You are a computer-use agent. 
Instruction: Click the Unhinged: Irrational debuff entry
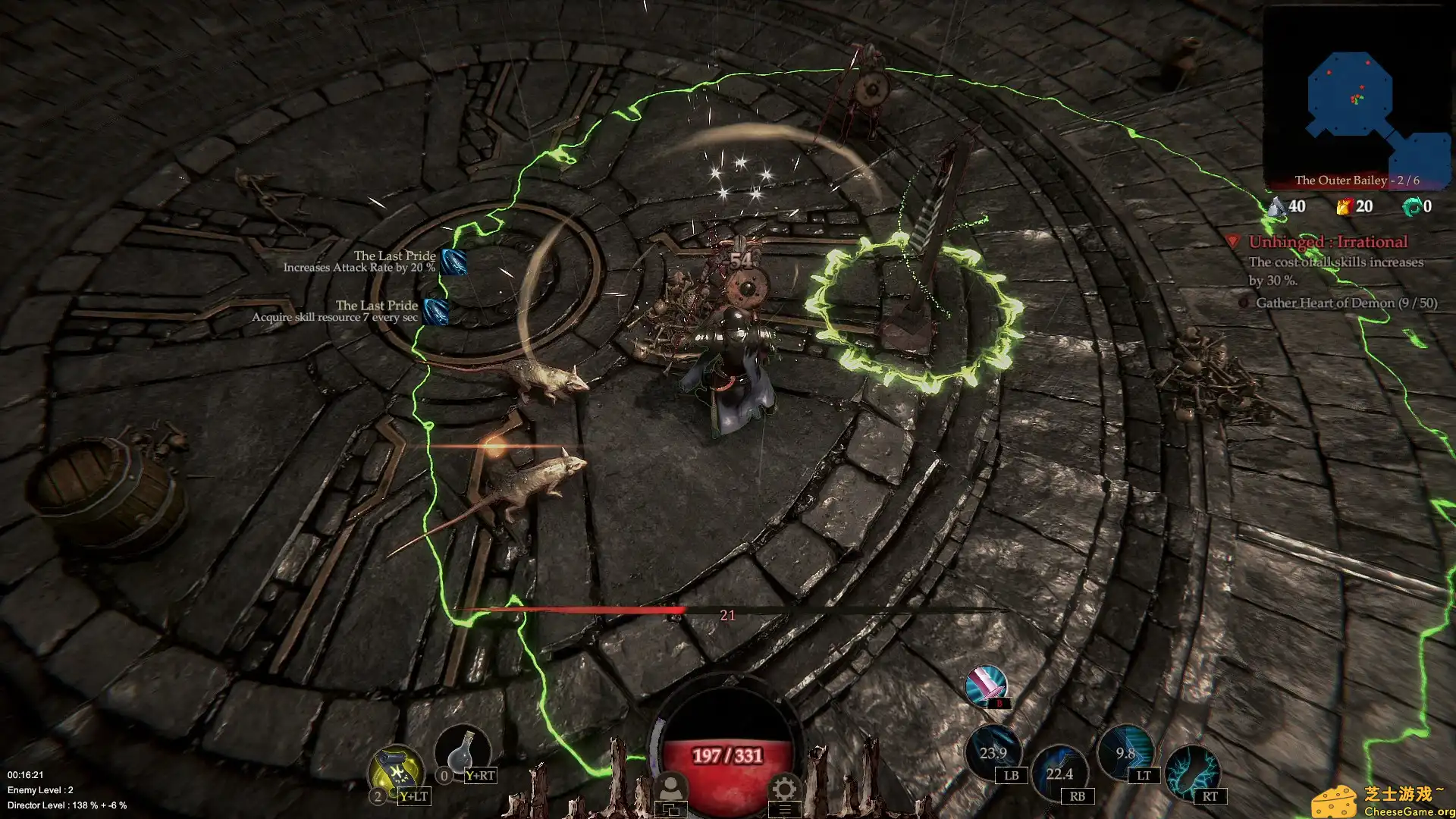1328,242
